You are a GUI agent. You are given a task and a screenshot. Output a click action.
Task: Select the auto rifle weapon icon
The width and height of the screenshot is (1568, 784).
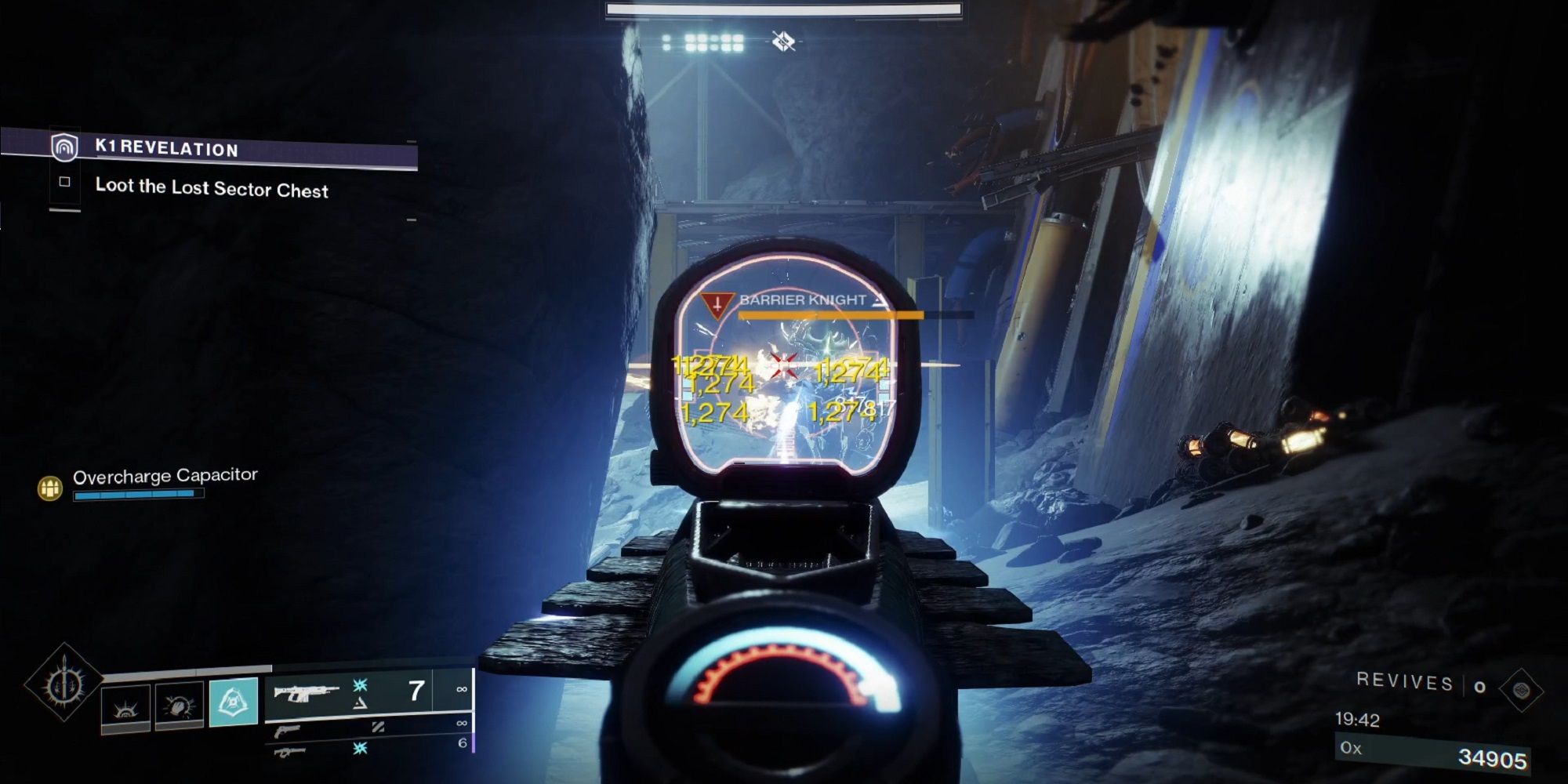tap(307, 692)
